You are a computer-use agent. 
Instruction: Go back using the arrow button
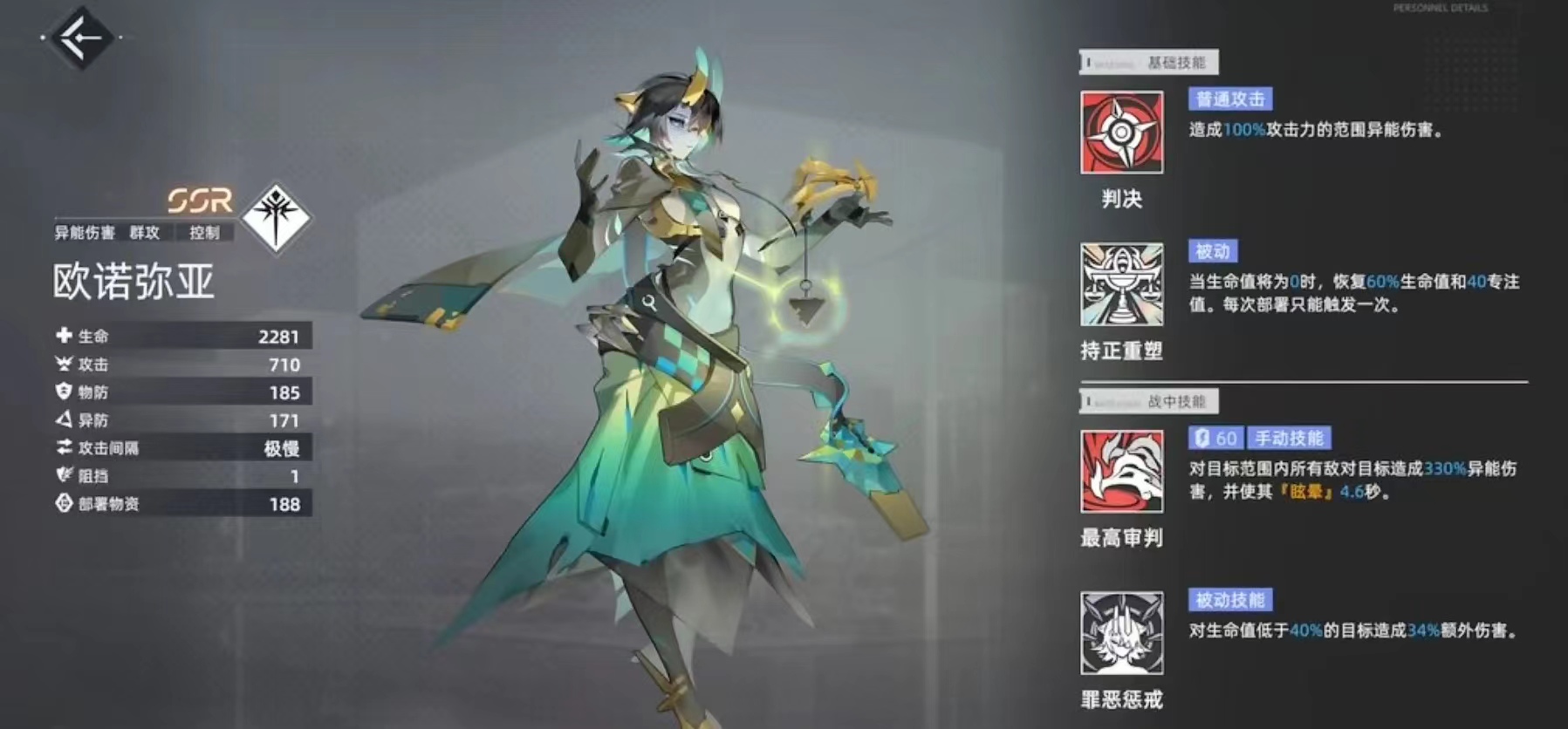pyautogui.click(x=82, y=37)
